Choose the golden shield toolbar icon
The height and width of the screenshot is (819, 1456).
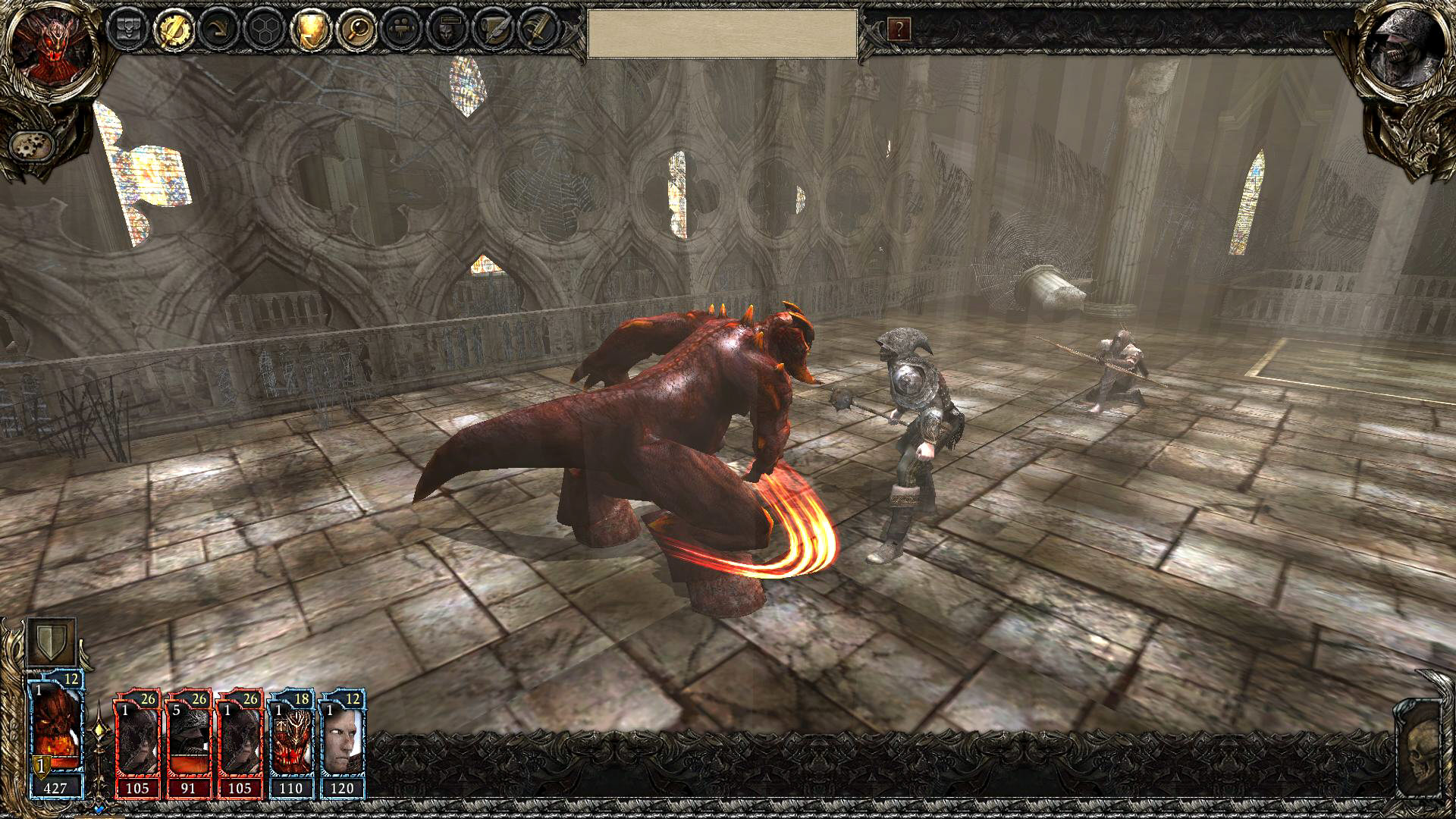(x=309, y=30)
